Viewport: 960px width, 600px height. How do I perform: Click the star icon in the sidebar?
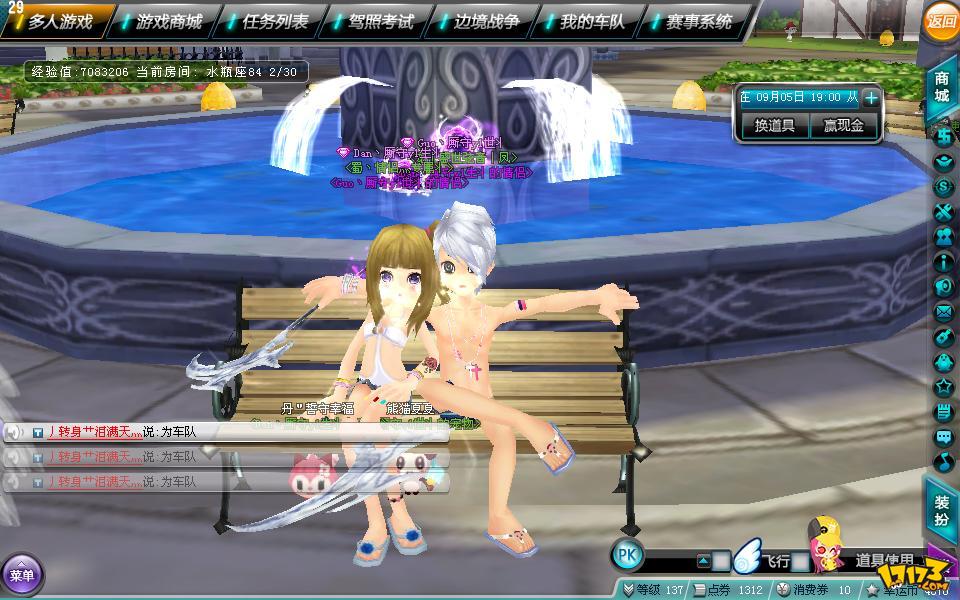[x=943, y=387]
